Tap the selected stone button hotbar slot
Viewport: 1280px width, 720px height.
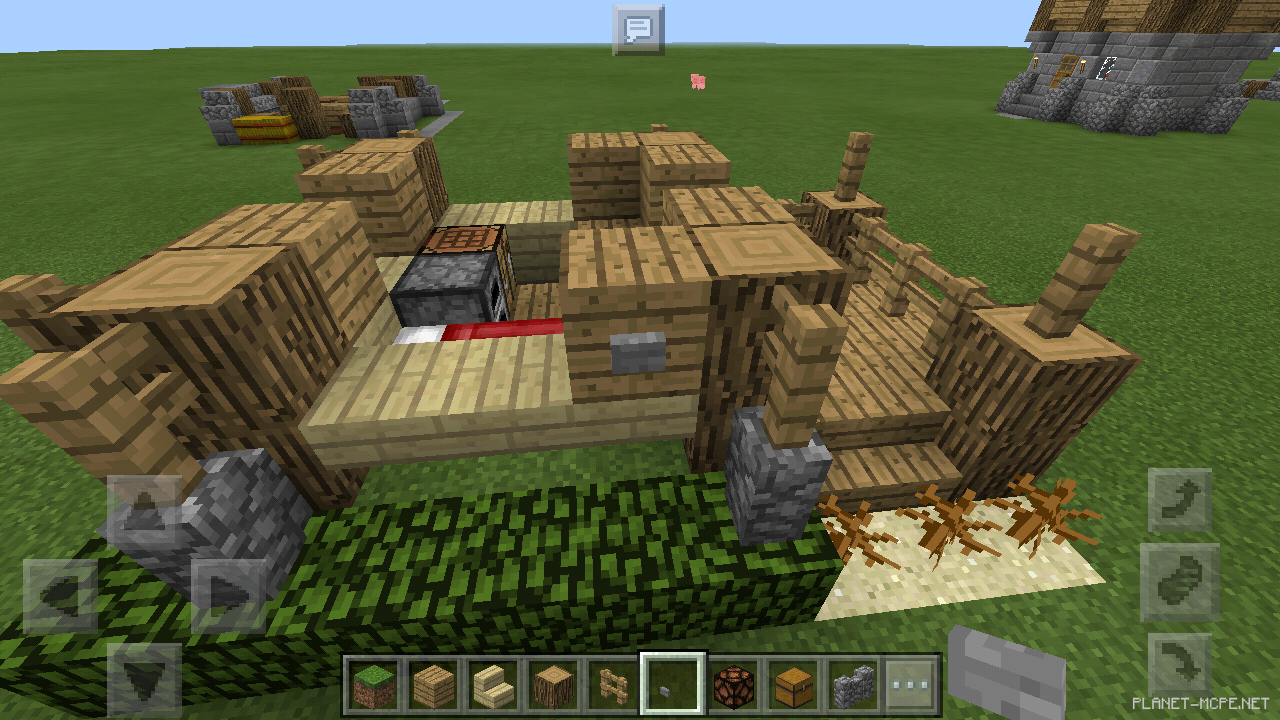pos(672,686)
